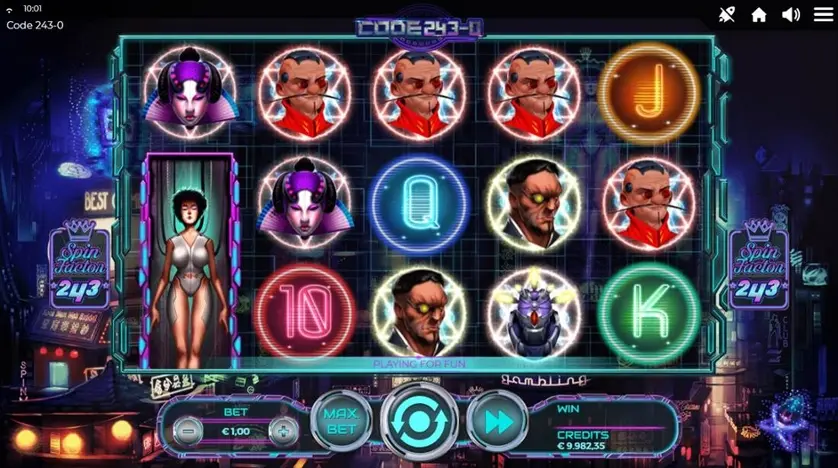Increase the bet with the plus button
The image size is (838, 468).
284,431
